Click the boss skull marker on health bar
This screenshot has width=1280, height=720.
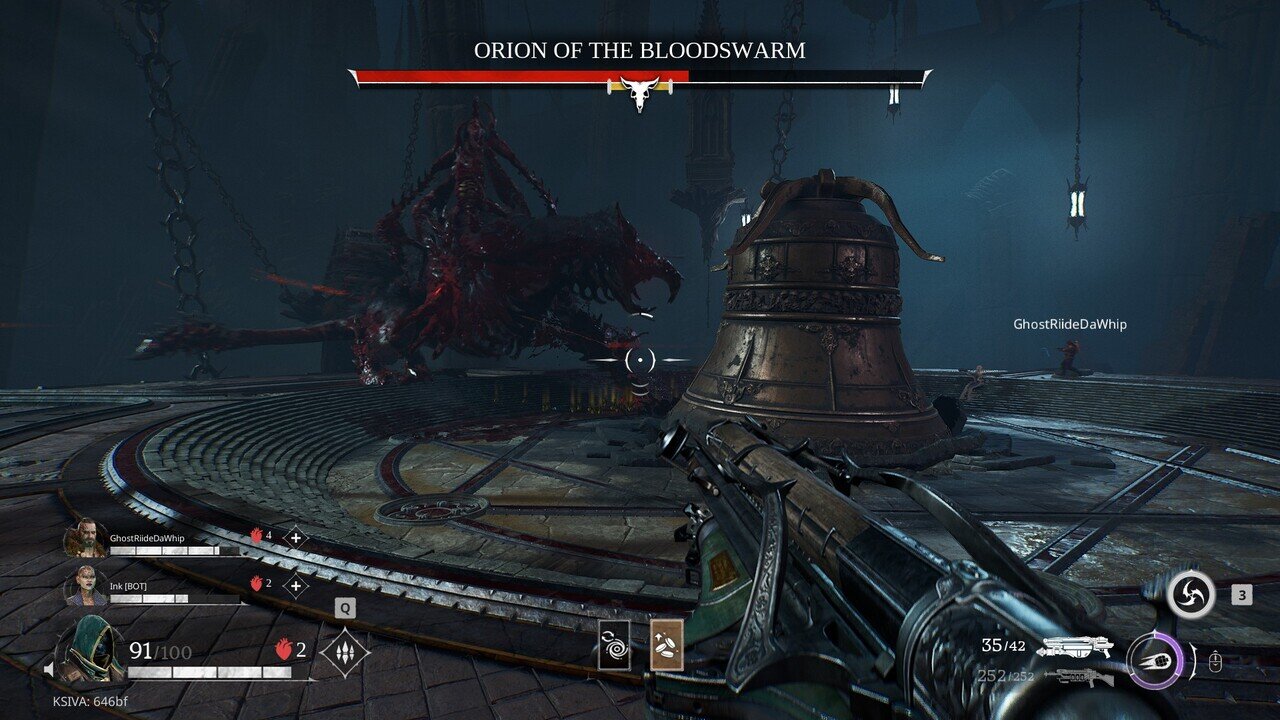click(x=639, y=91)
